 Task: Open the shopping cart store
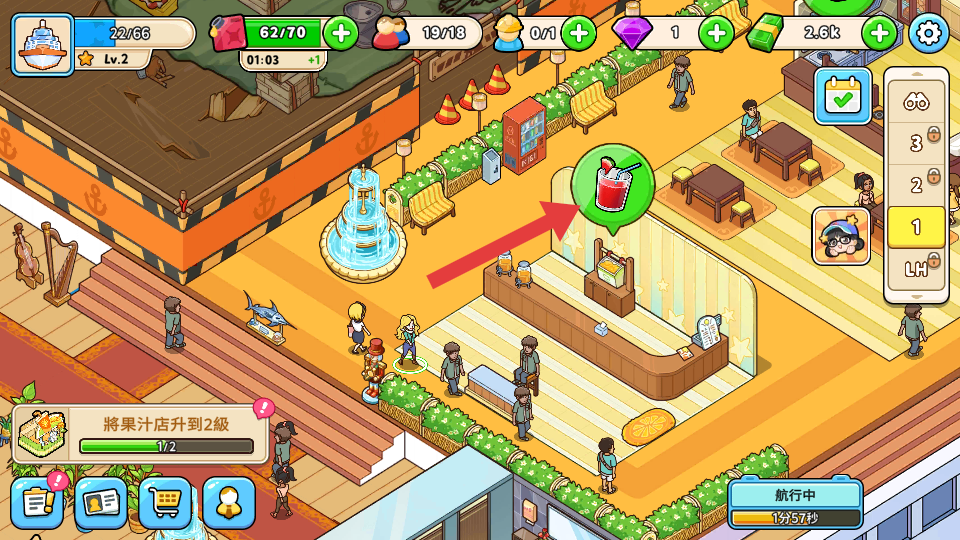165,503
